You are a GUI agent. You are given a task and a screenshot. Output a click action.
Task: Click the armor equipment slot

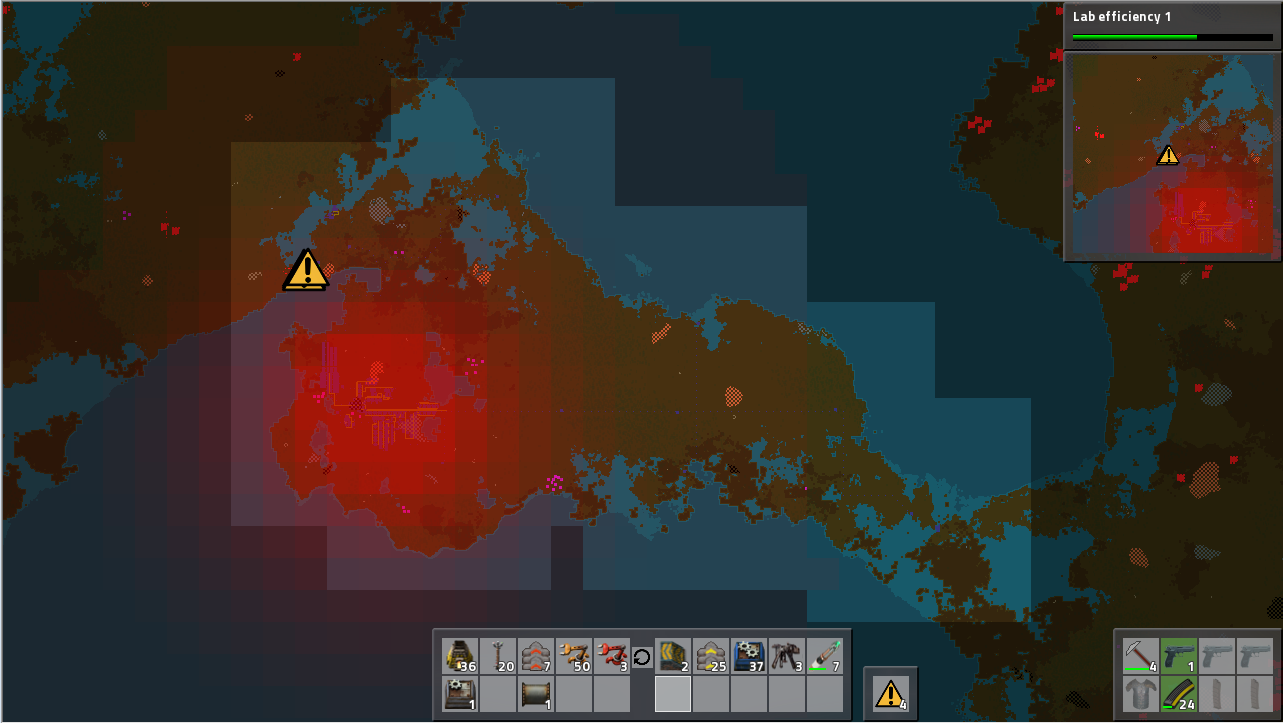[x=1140, y=694]
